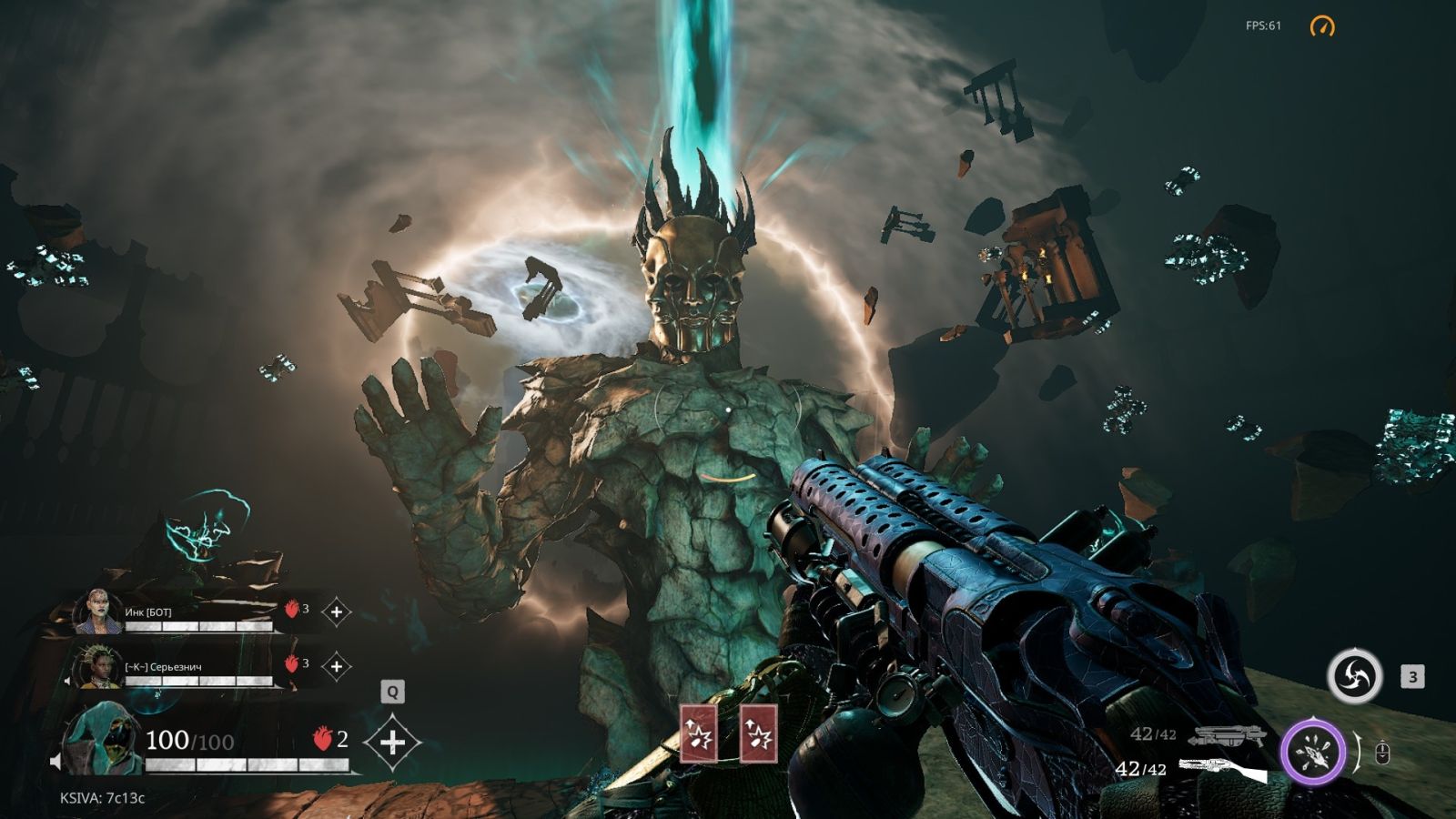Use the heal plus icon beside Инк [БОТ]
This screenshot has width=1456, height=819.
click(x=336, y=612)
